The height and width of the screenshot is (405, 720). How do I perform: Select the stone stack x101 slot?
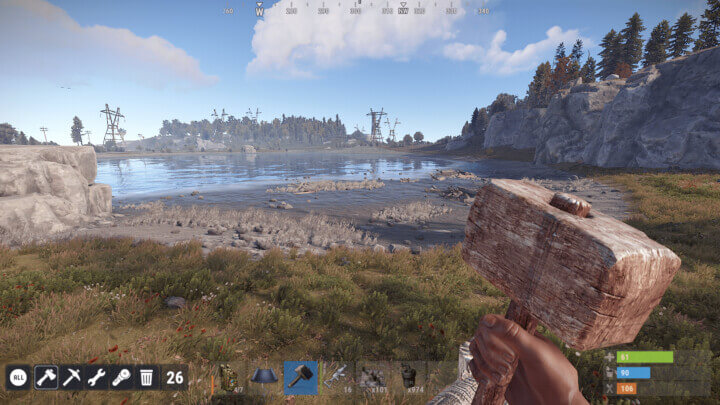pyautogui.click(x=373, y=377)
